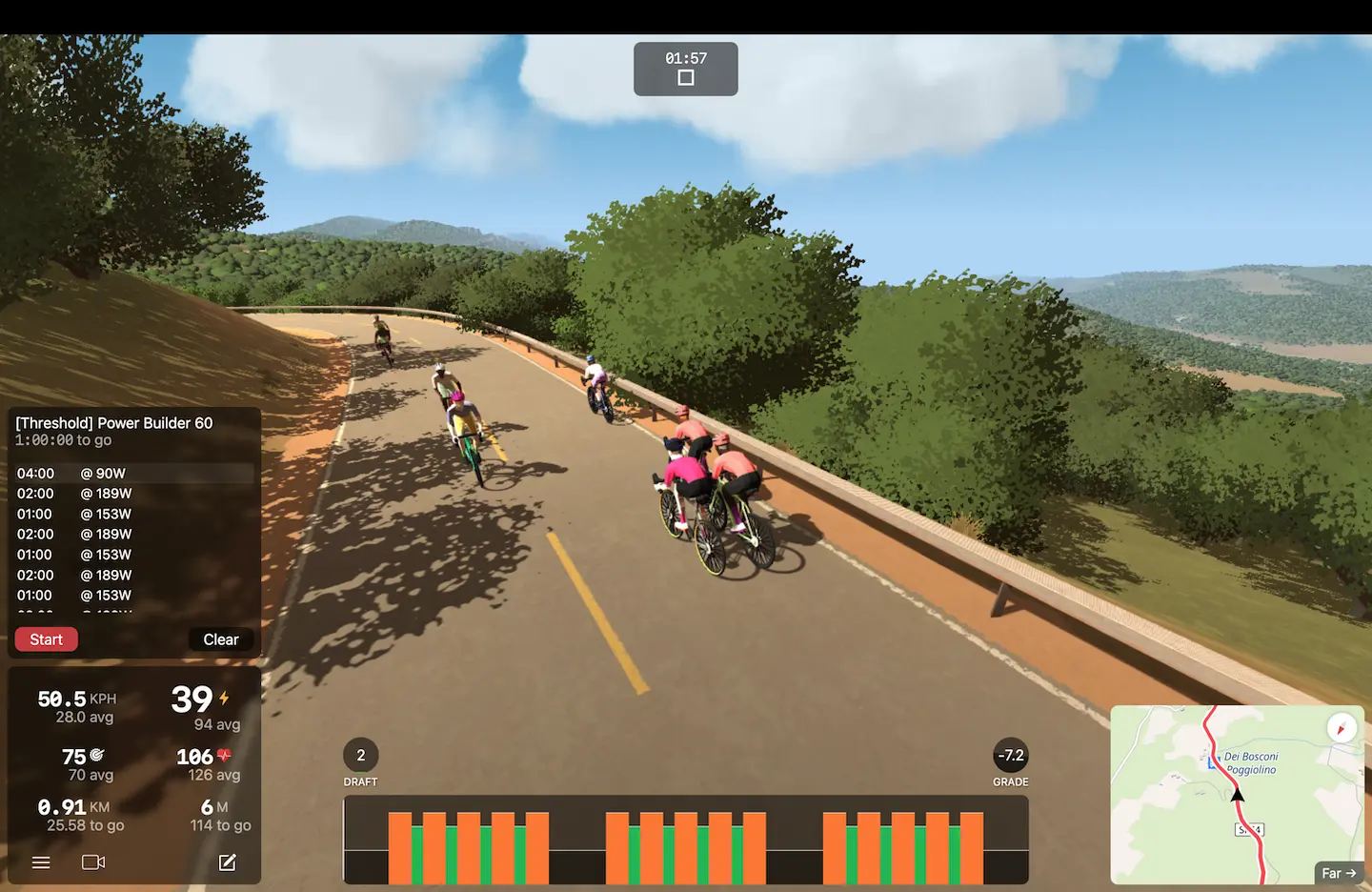Stop the ride with the square button
The image size is (1372, 892).
coord(686,78)
